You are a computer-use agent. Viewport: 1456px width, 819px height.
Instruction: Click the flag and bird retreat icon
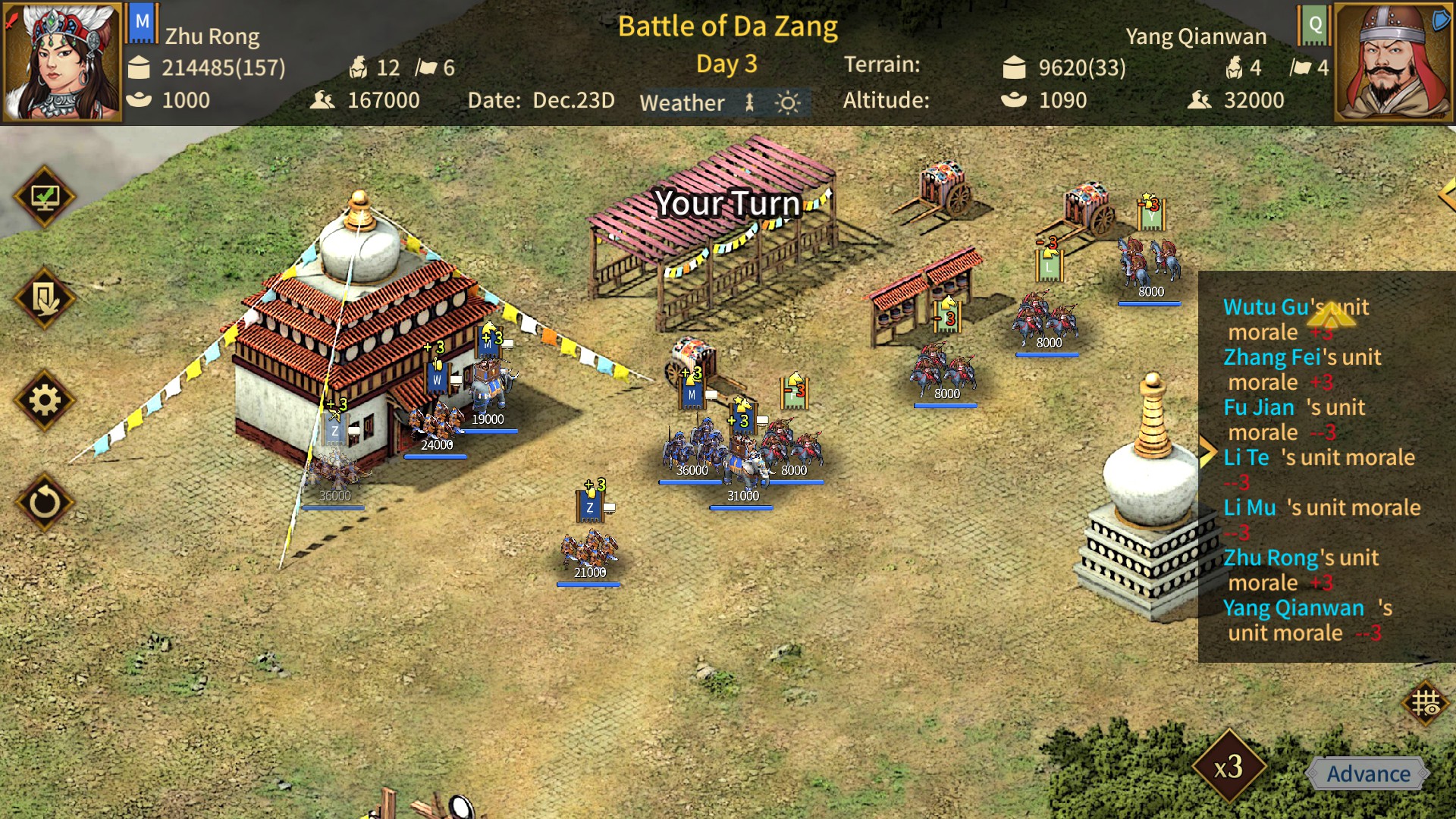[x=45, y=299]
